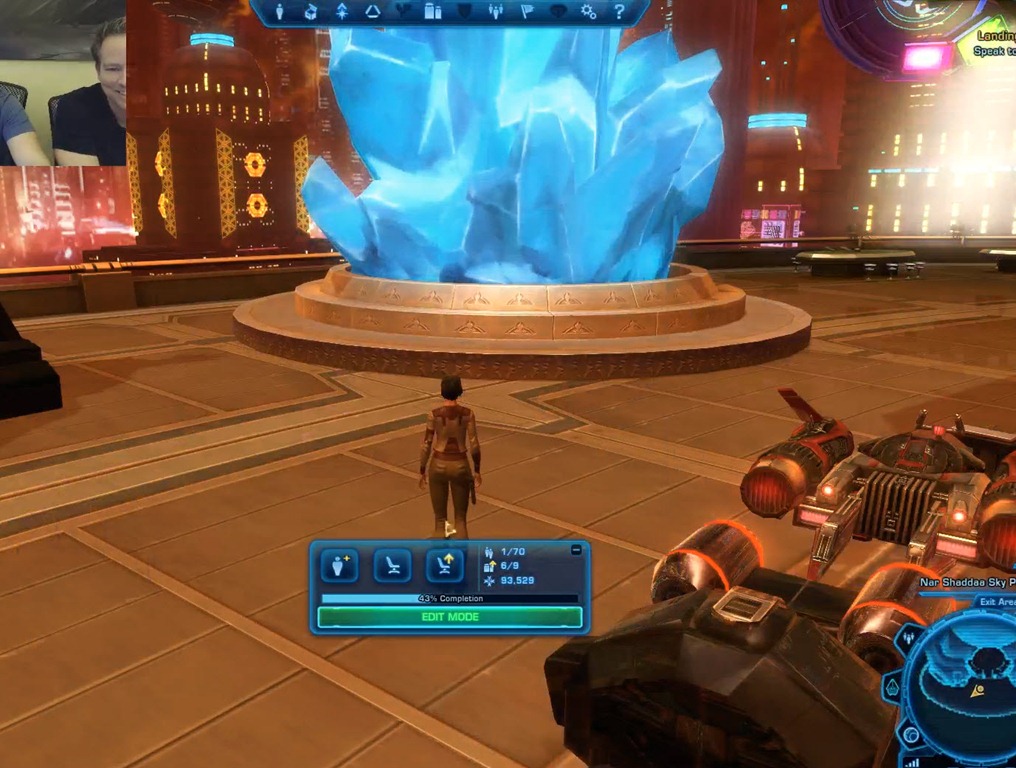This screenshot has width=1016, height=768.
Task: Click the flag icon in top menu
Action: pyautogui.click(x=527, y=12)
